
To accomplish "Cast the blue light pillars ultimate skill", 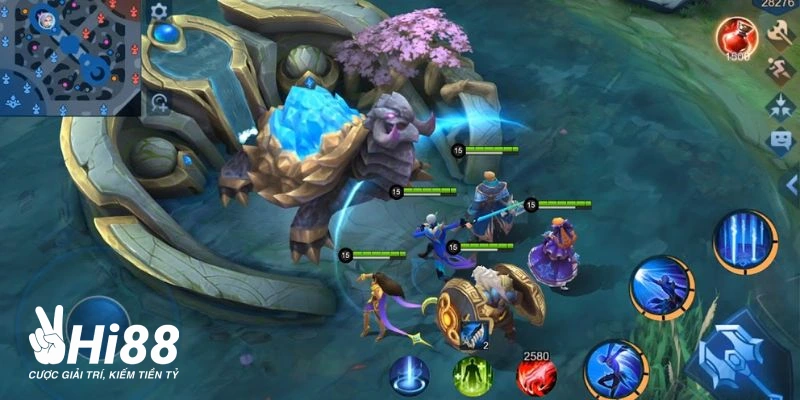I will 745,242.
